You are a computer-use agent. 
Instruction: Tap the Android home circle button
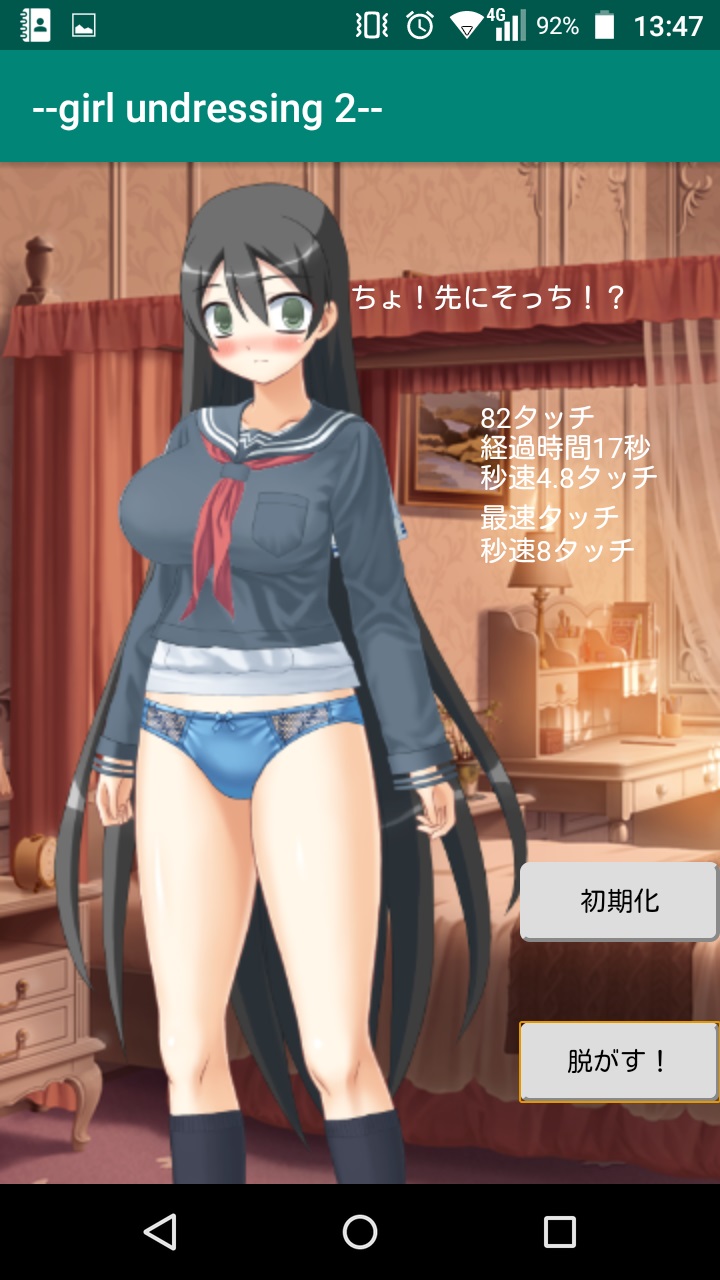(x=360, y=1232)
